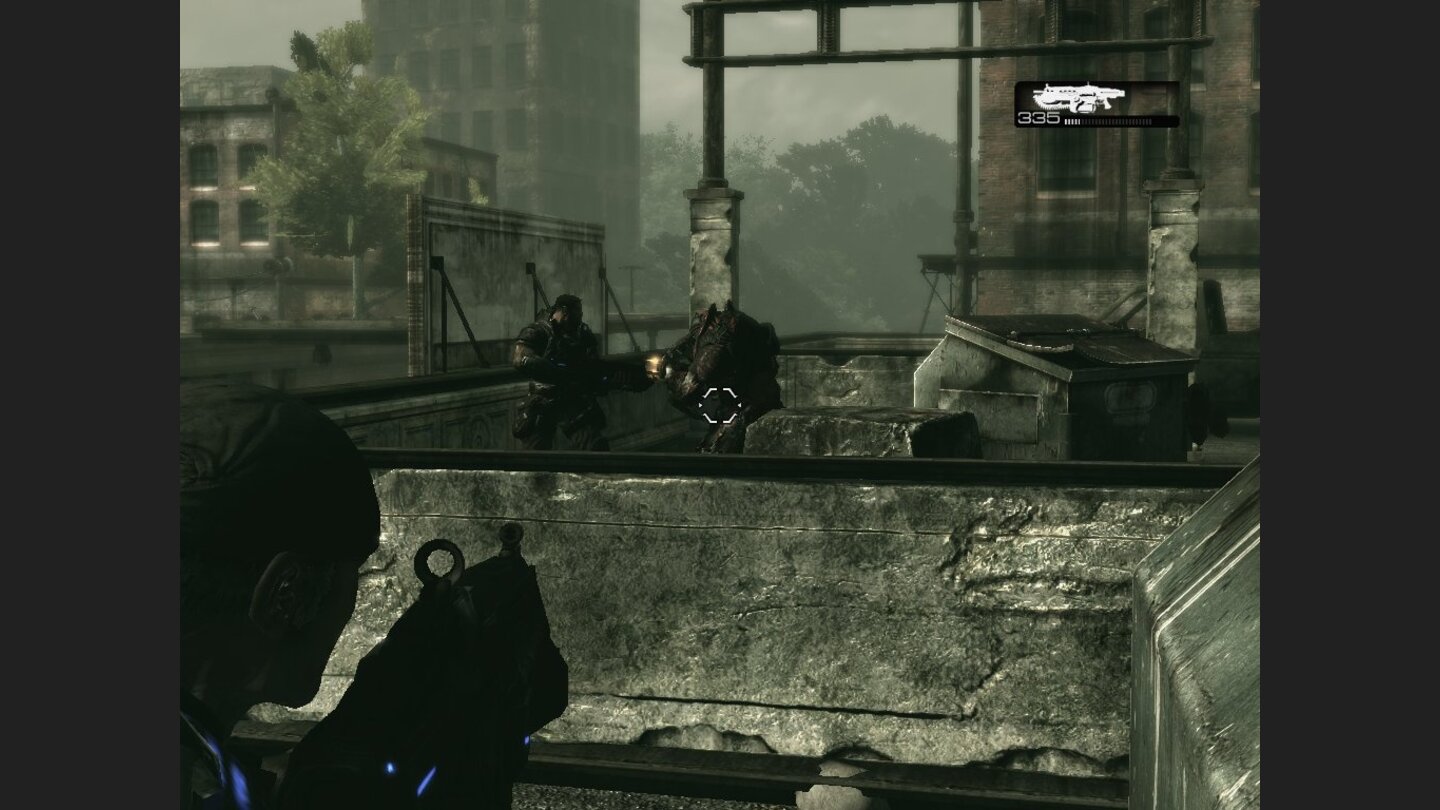Viewport: 1440px width, 810px height.
Task: Click the weapon HUD panel in the top-right corner
Action: 1098,103
